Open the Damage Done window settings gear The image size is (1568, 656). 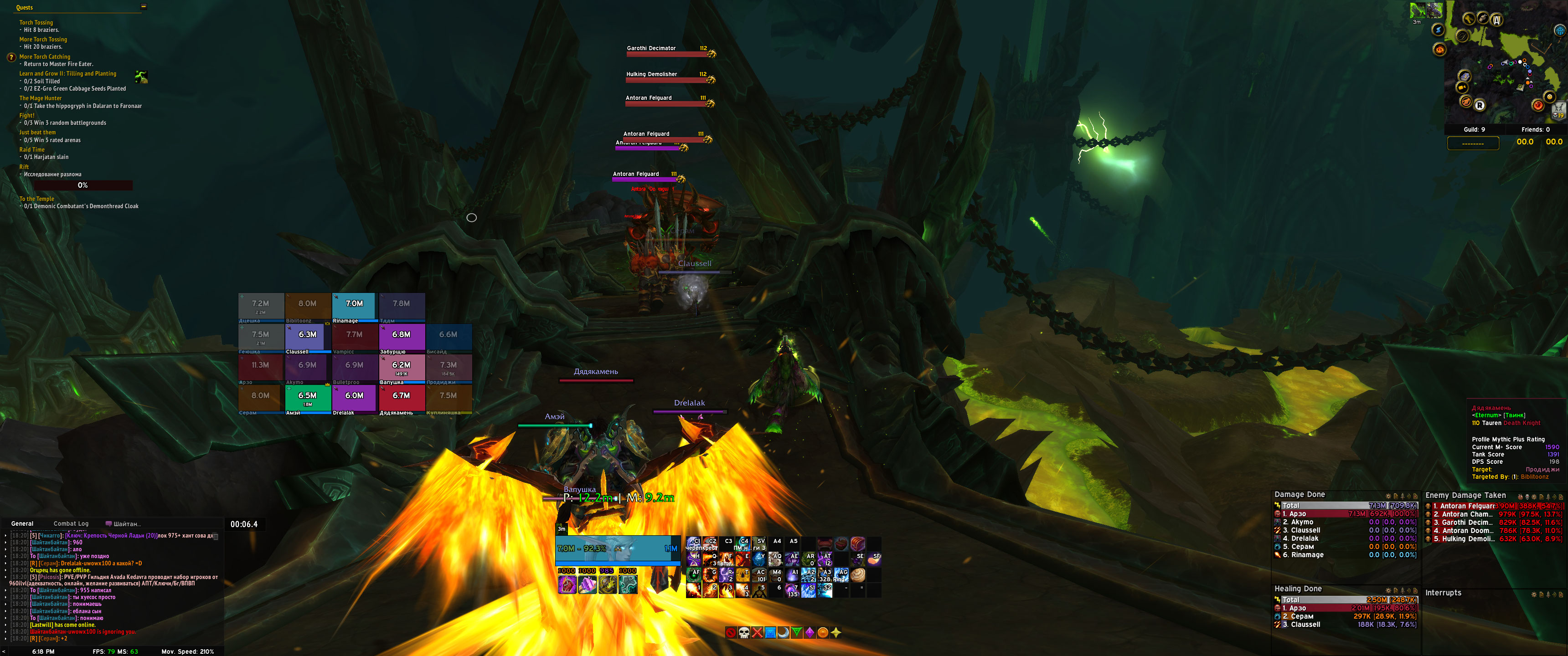click(x=1388, y=496)
